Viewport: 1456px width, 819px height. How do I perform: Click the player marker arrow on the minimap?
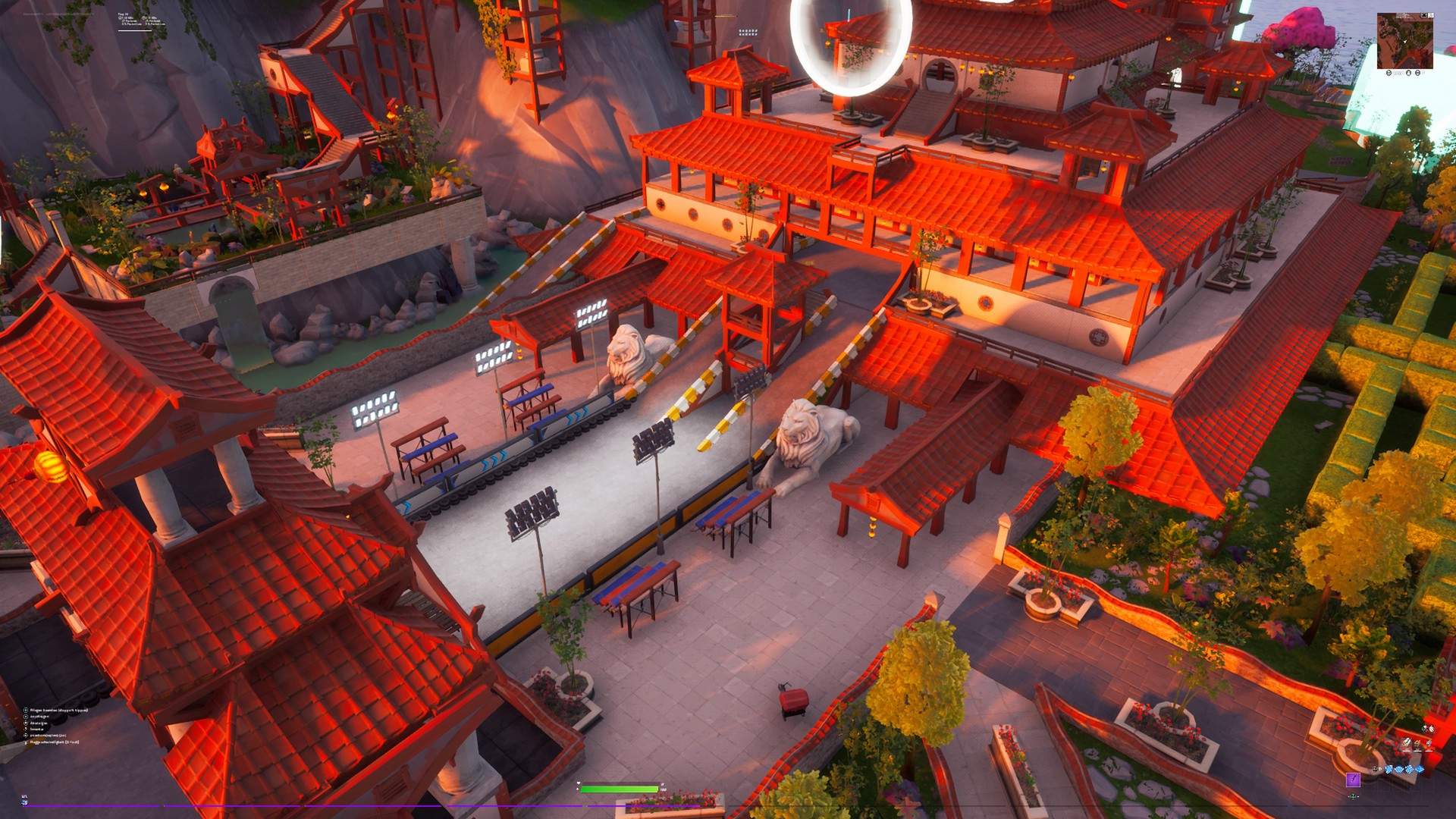[x=1407, y=39]
